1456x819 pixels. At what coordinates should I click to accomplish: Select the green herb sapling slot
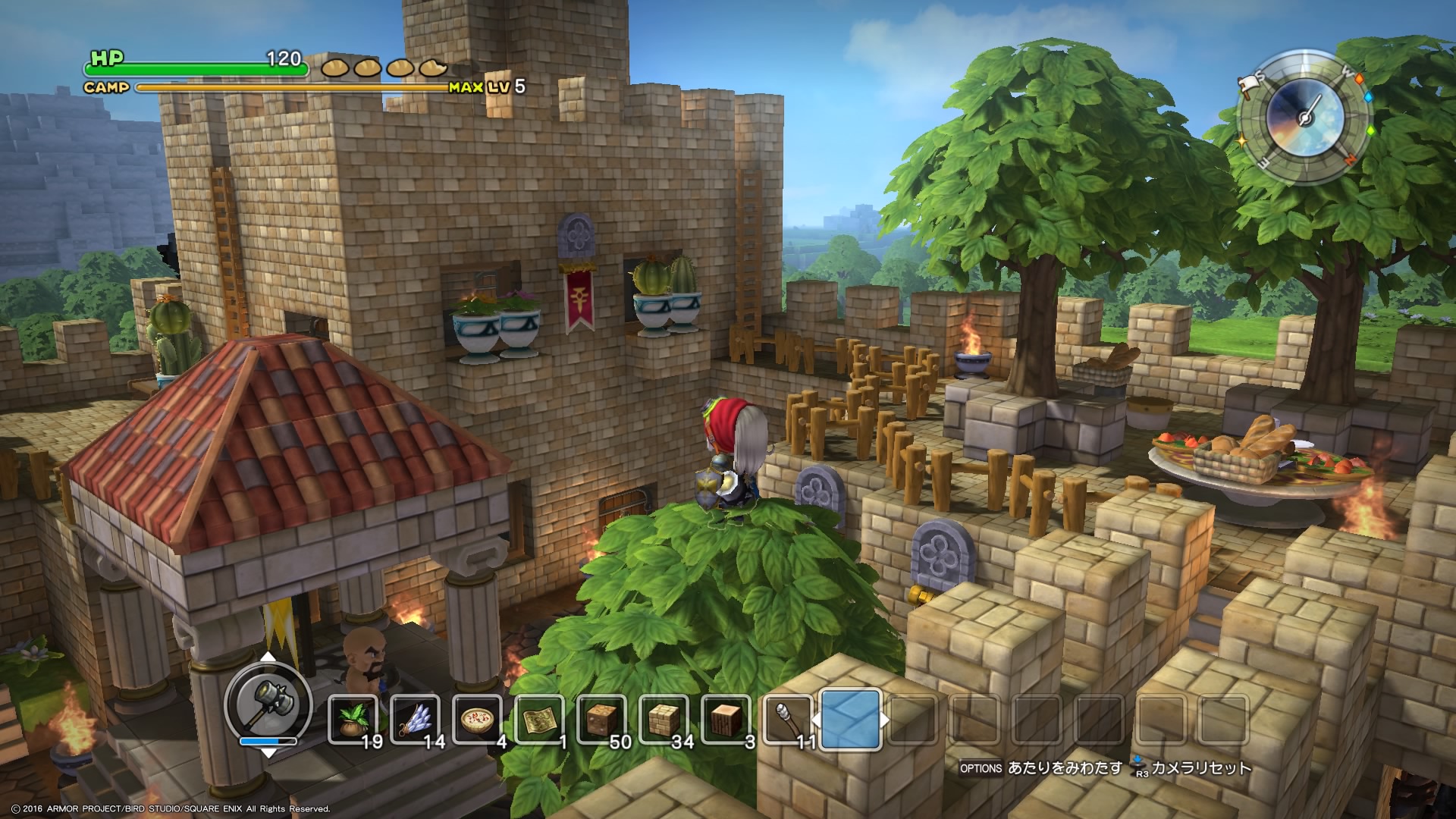(x=353, y=718)
